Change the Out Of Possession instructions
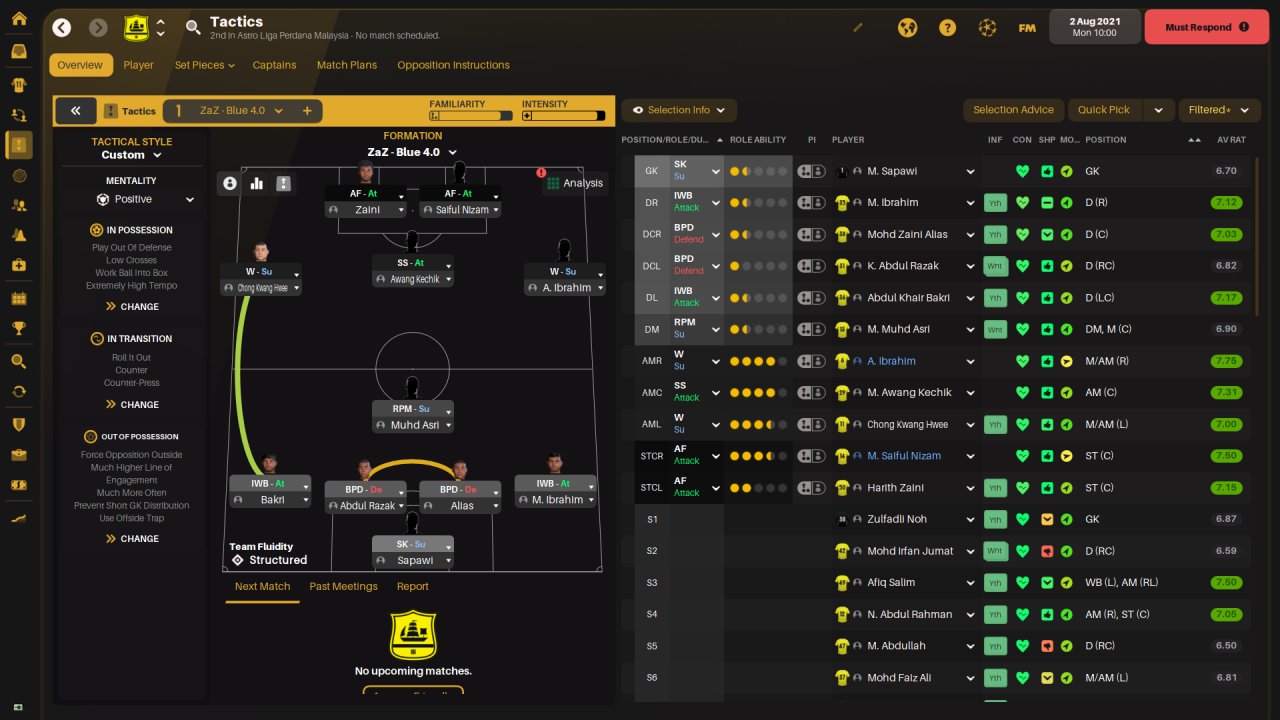The width and height of the screenshot is (1280, 720). tap(132, 539)
